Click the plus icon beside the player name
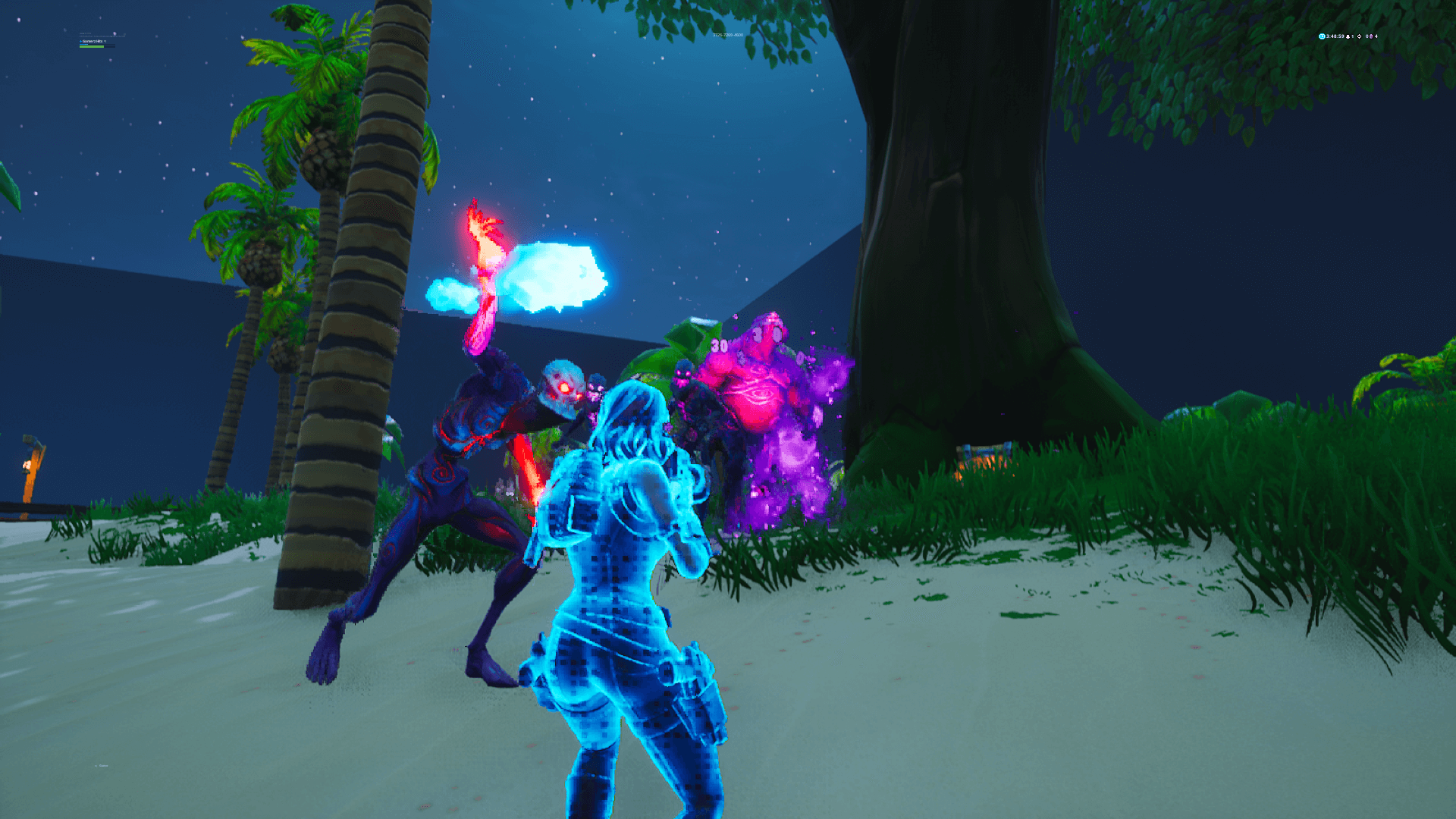This screenshot has height=819, width=1456. (x=80, y=41)
